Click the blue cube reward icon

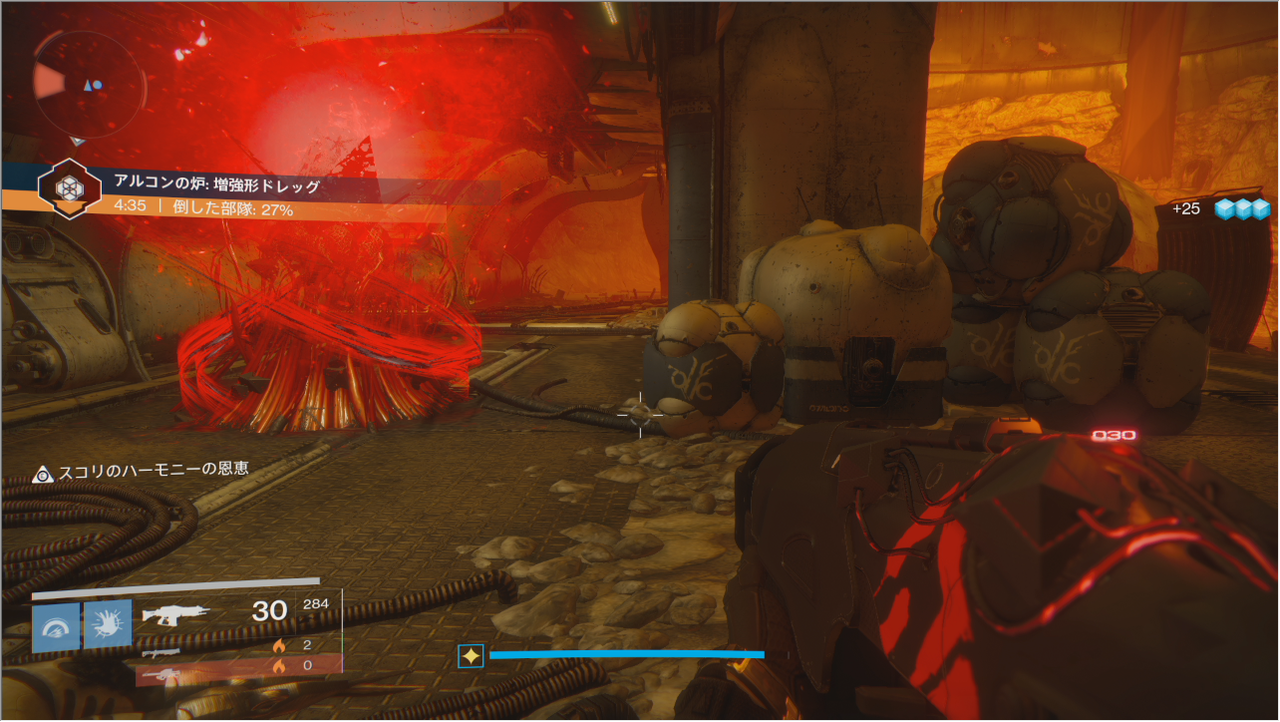(1242, 209)
